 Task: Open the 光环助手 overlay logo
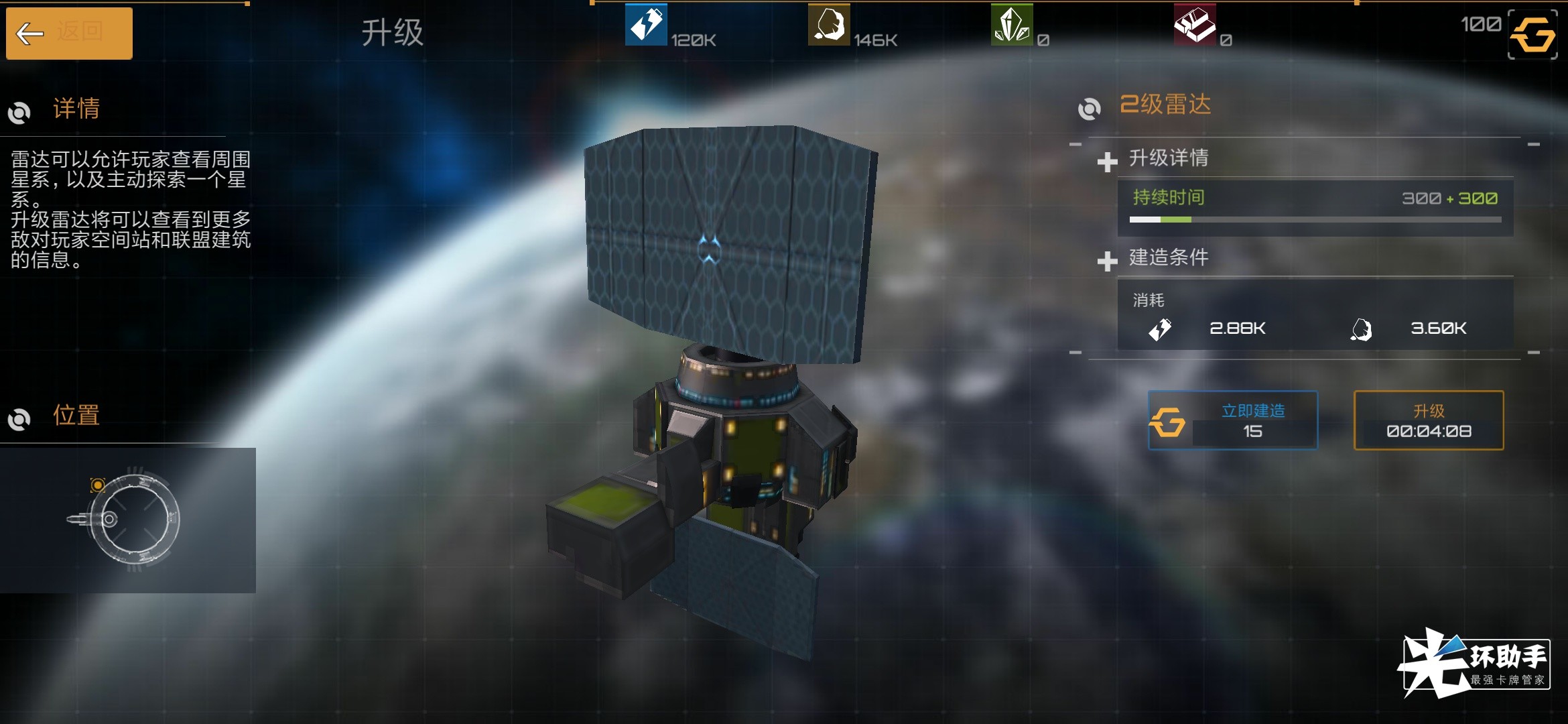click(x=1474, y=664)
